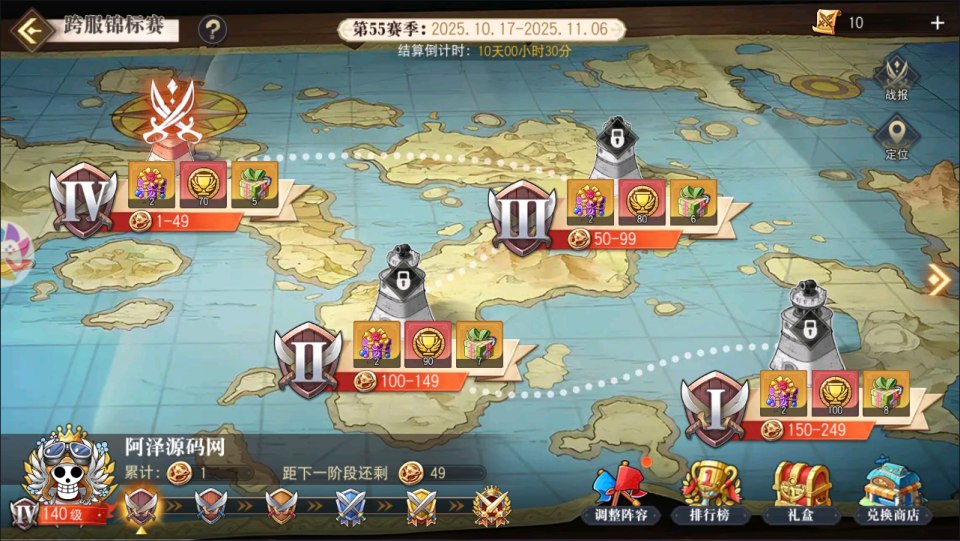
Task: Show the next page with the right arrow
Action: point(938,280)
